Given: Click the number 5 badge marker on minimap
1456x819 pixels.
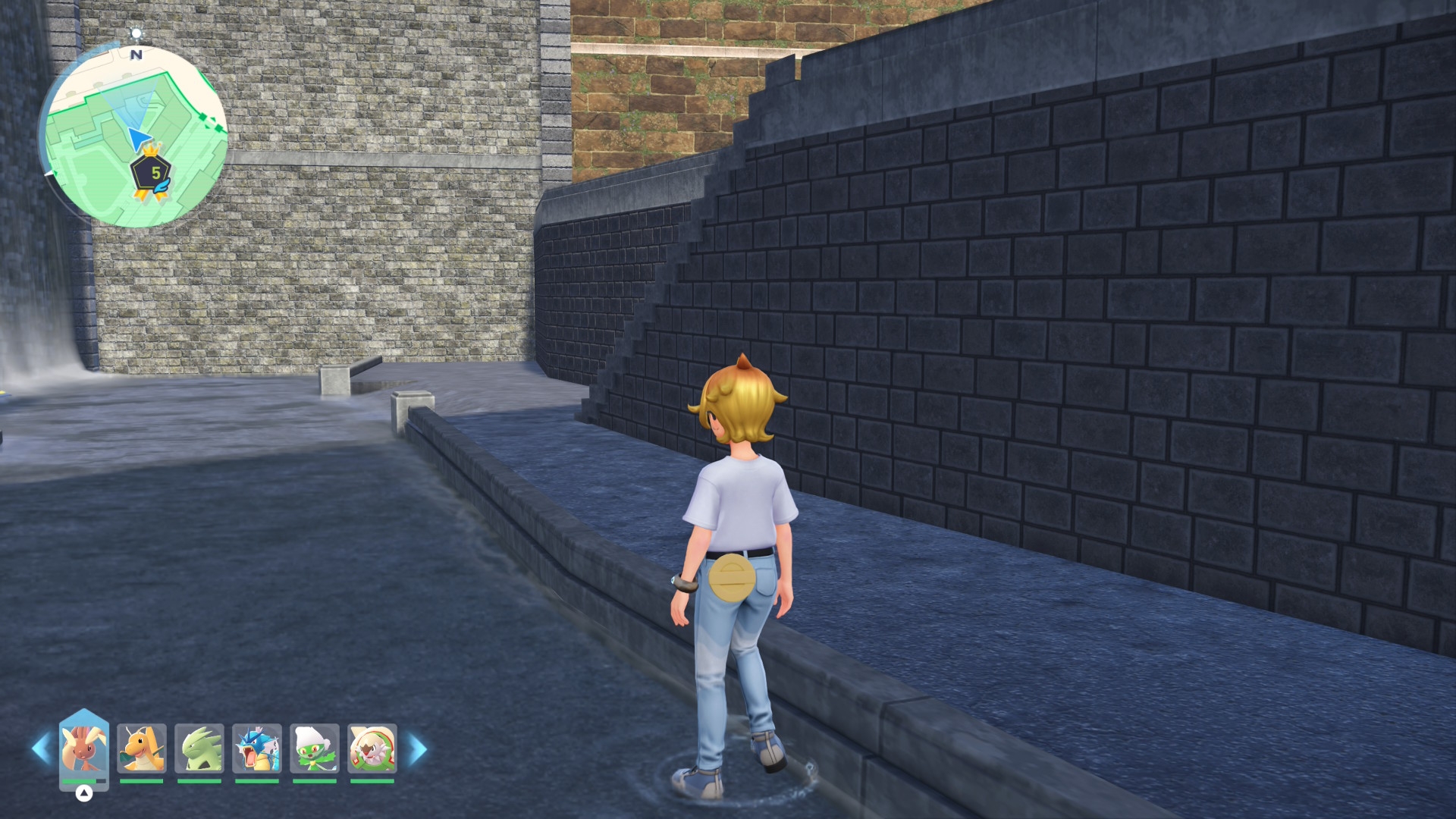Looking at the screenshot, I should coord(154,174).
